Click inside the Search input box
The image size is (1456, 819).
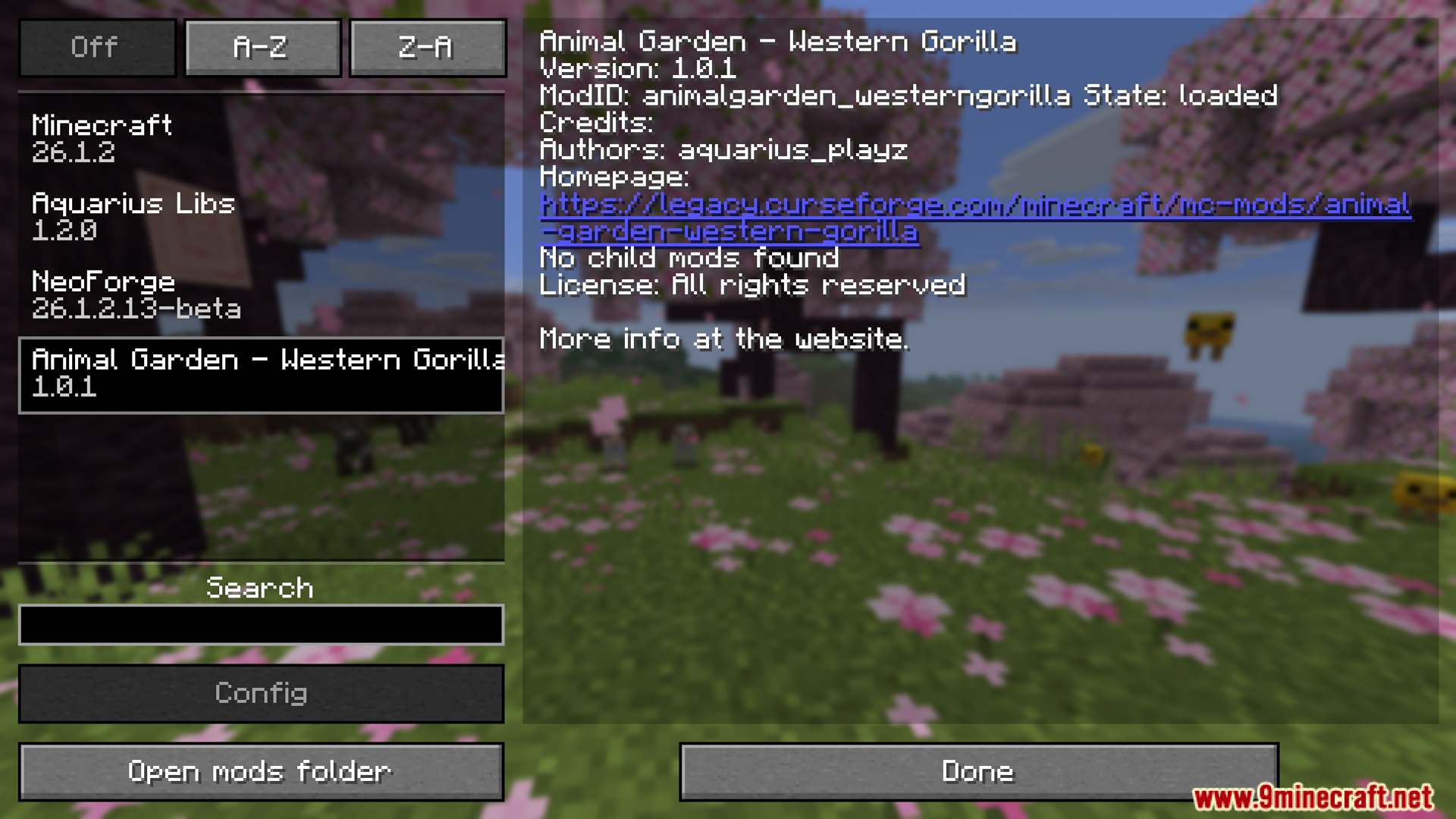click(x=261, y=623)
